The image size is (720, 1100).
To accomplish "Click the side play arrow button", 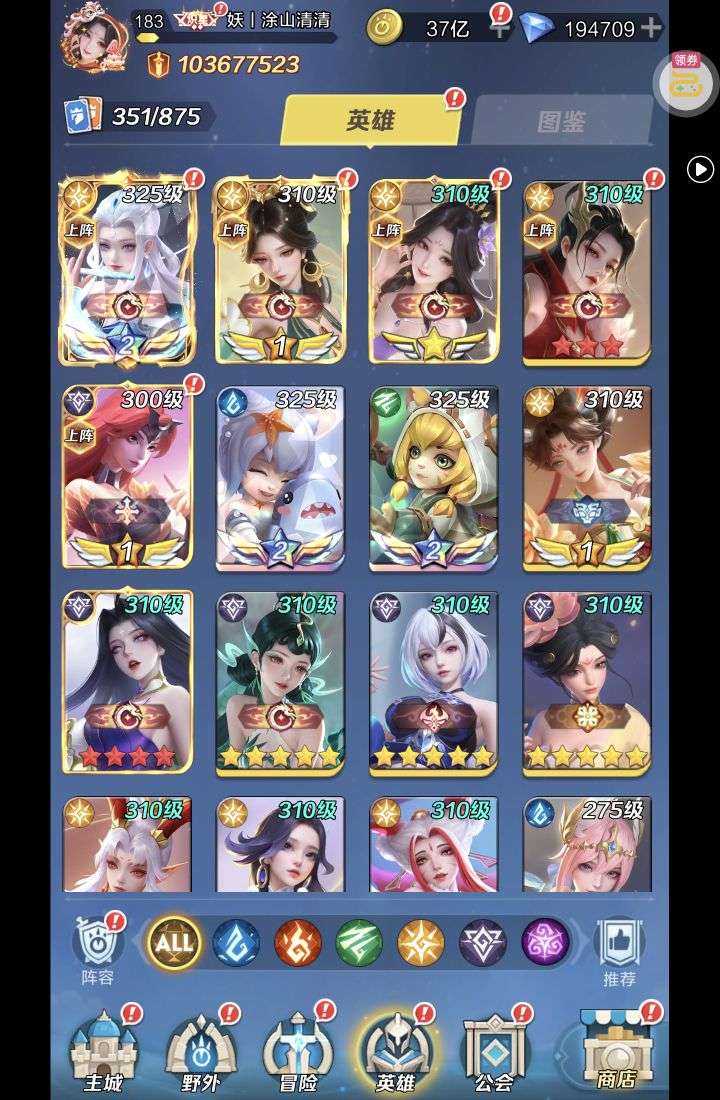I will click(x=700, y=170).
